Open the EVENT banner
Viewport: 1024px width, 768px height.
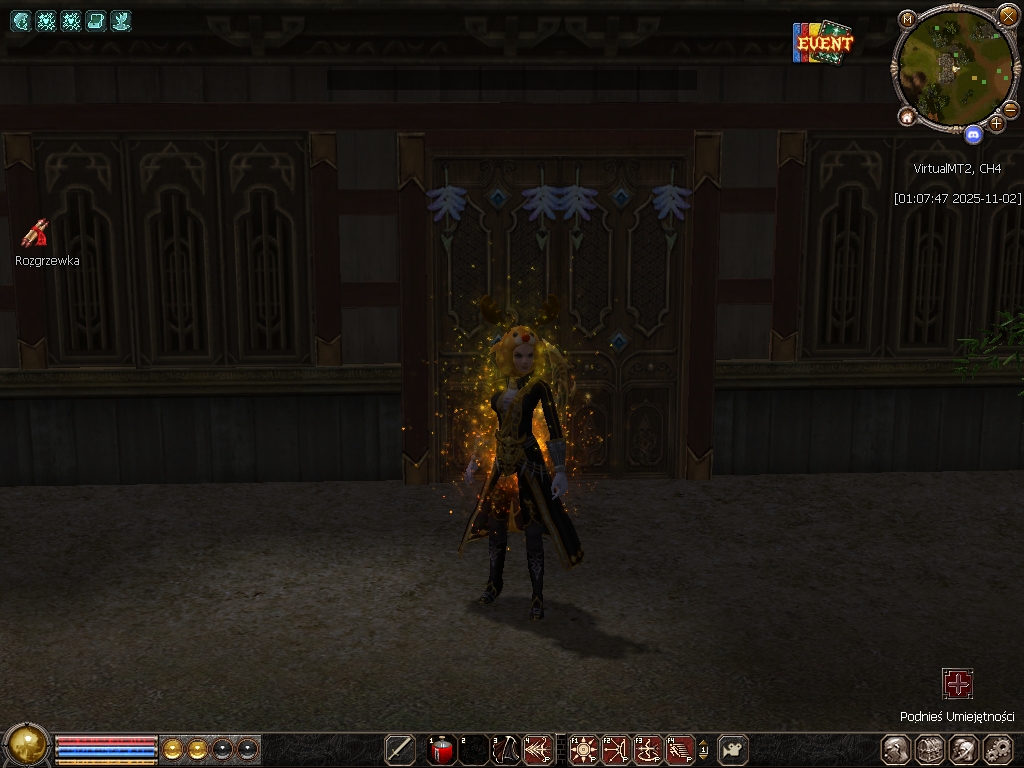pyautogui.click(x=823, y=43)
